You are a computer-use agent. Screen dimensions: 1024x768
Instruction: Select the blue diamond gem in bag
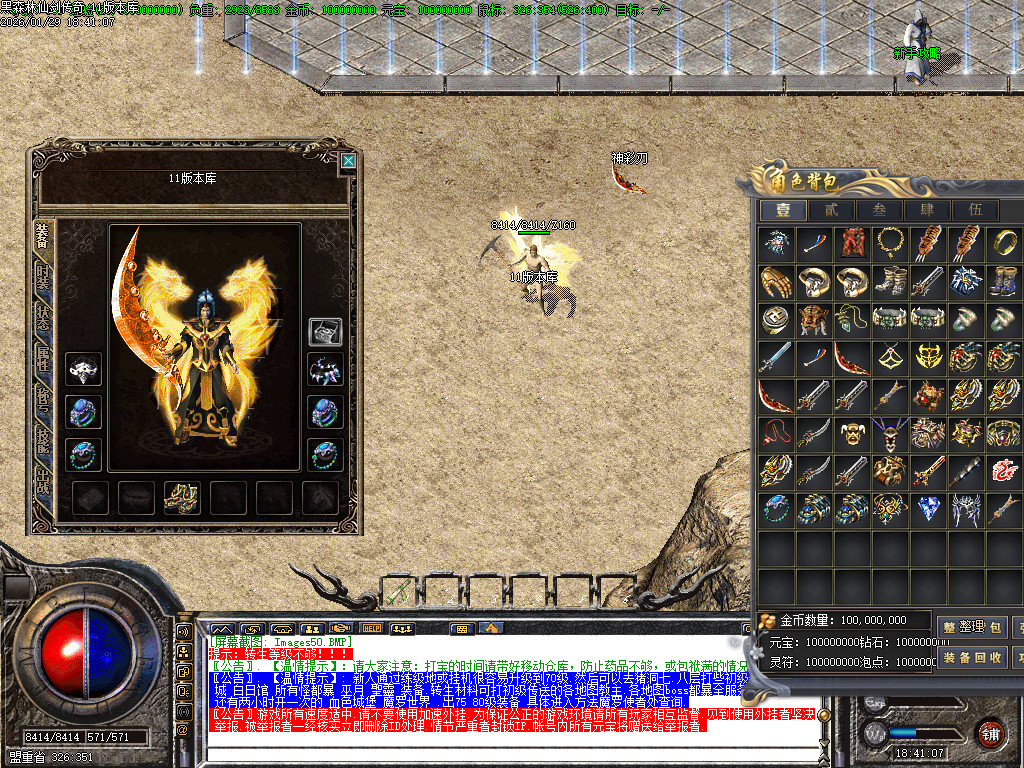pos(928,509)
